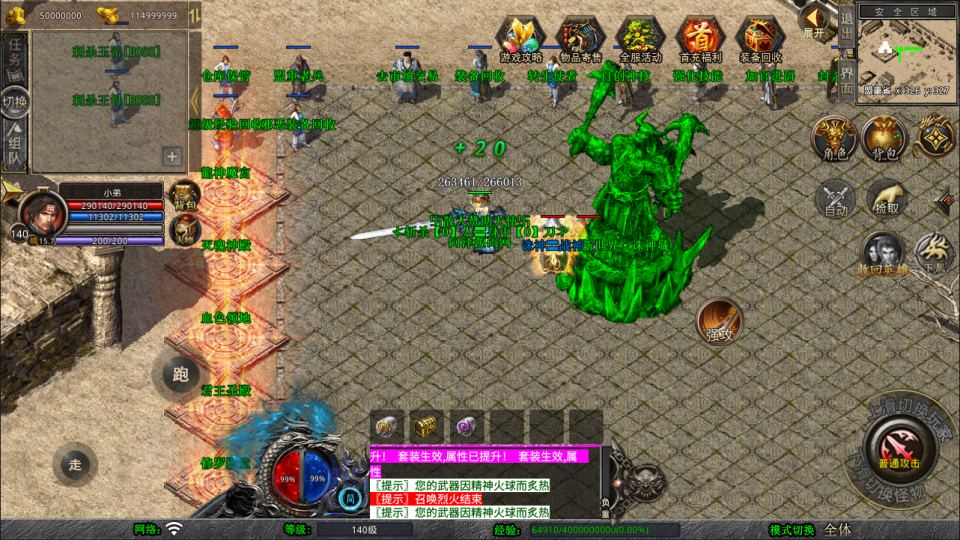
Task: Click the 展开 expand arrow button
Action: tap(815, 20)
